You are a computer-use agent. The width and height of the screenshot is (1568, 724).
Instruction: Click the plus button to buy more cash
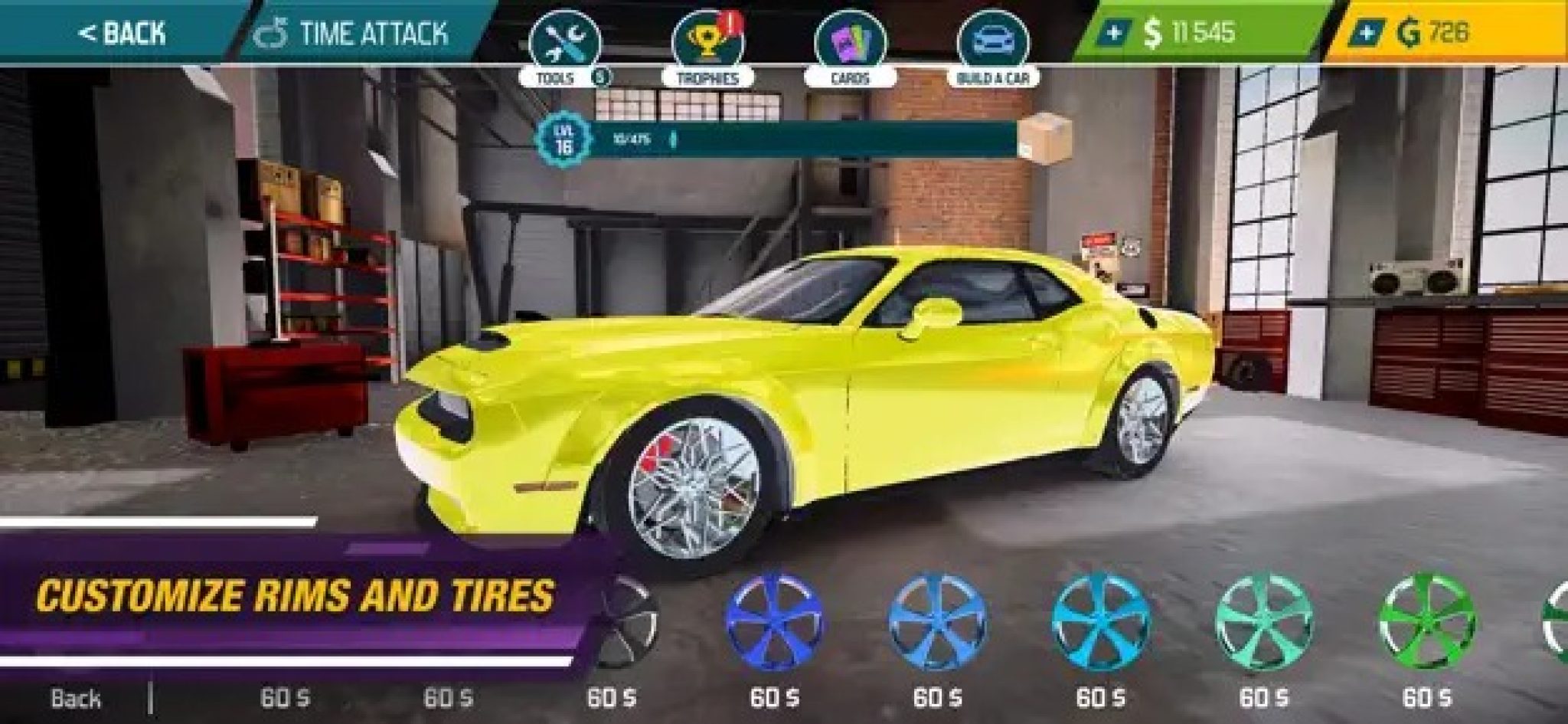pos(1116,32)
